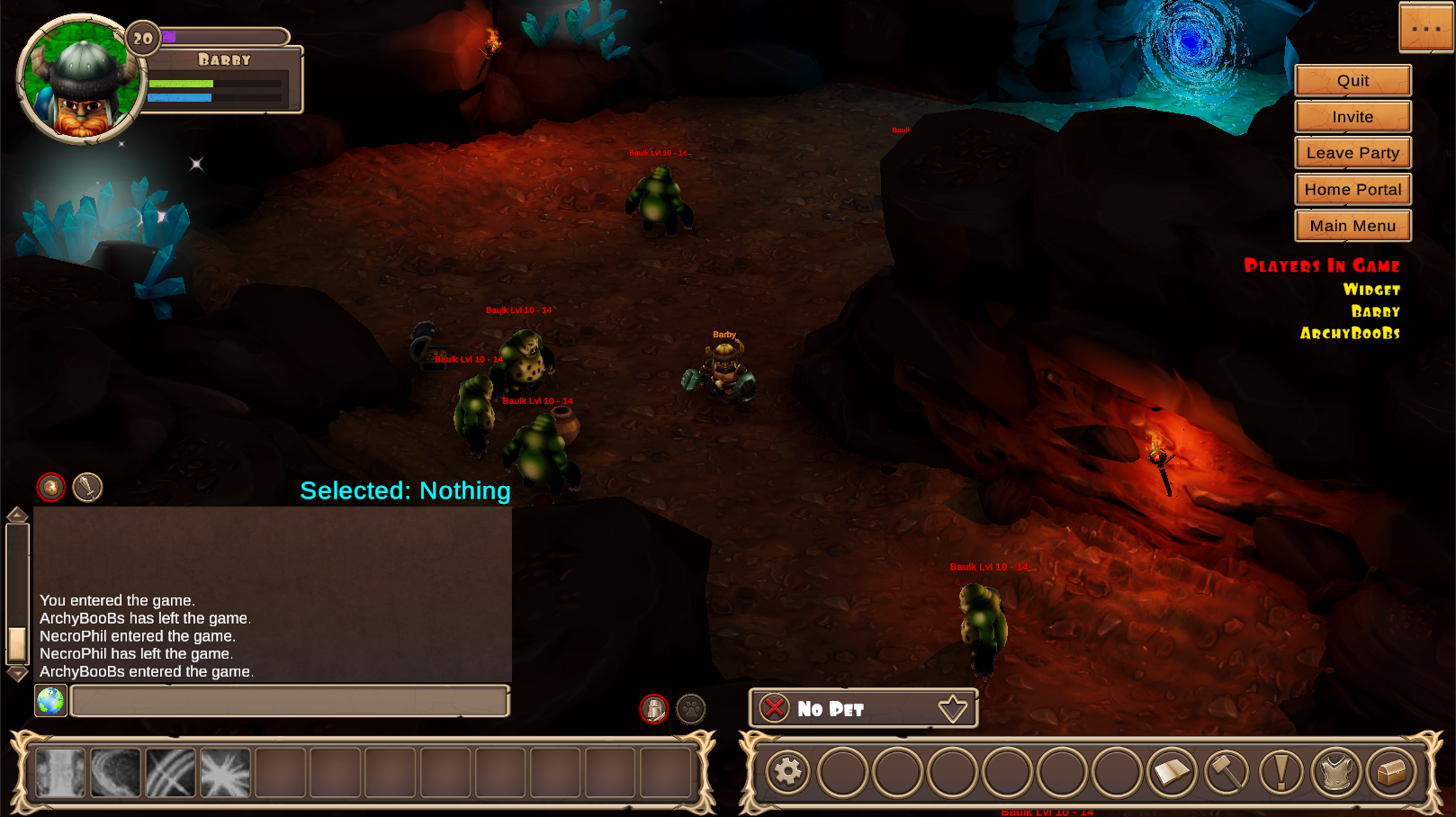
Task: Use the Home Portal button
Action: (1353, 190)
